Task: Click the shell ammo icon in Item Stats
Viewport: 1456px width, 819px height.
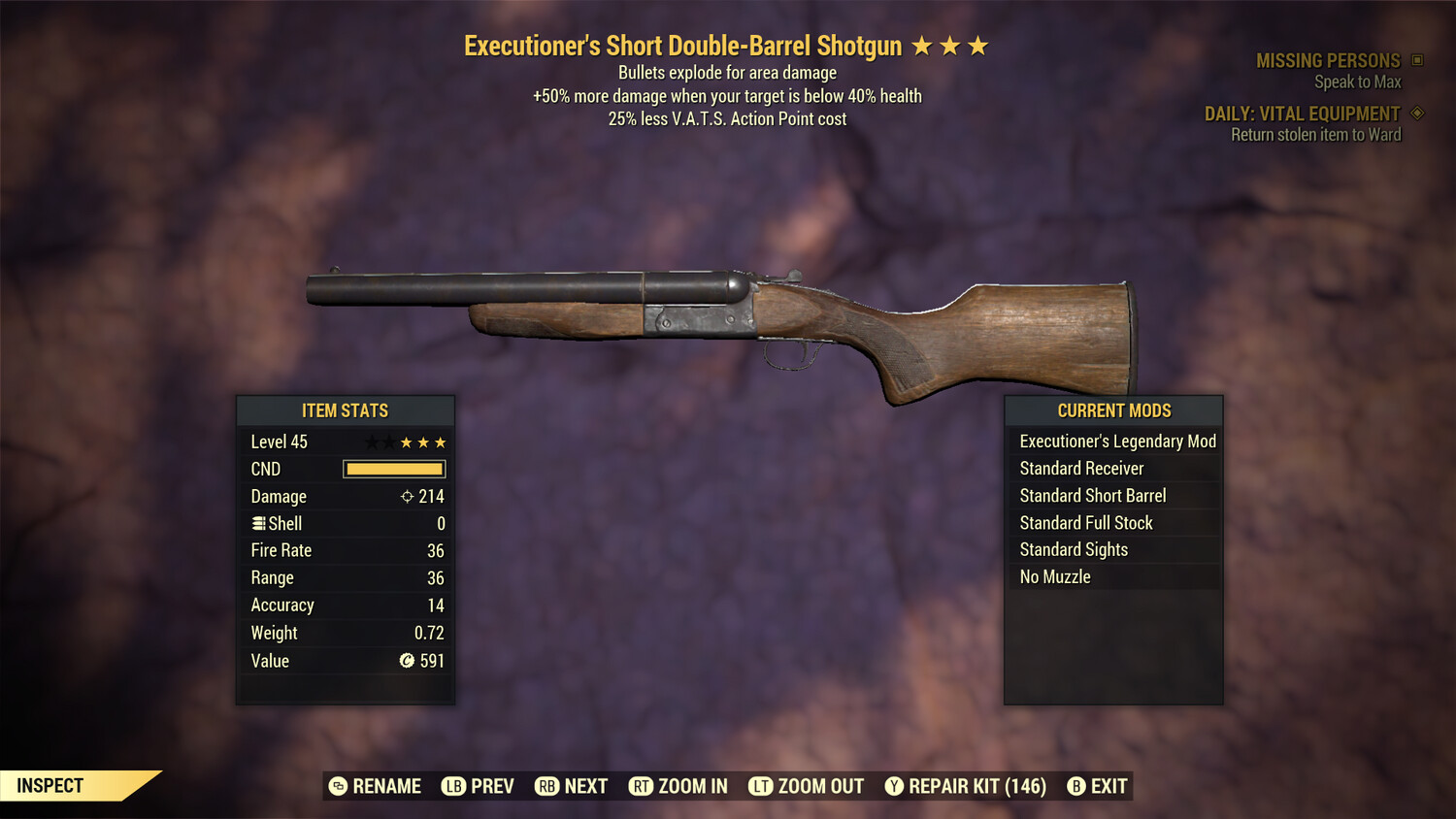Action: pos(257,523)
